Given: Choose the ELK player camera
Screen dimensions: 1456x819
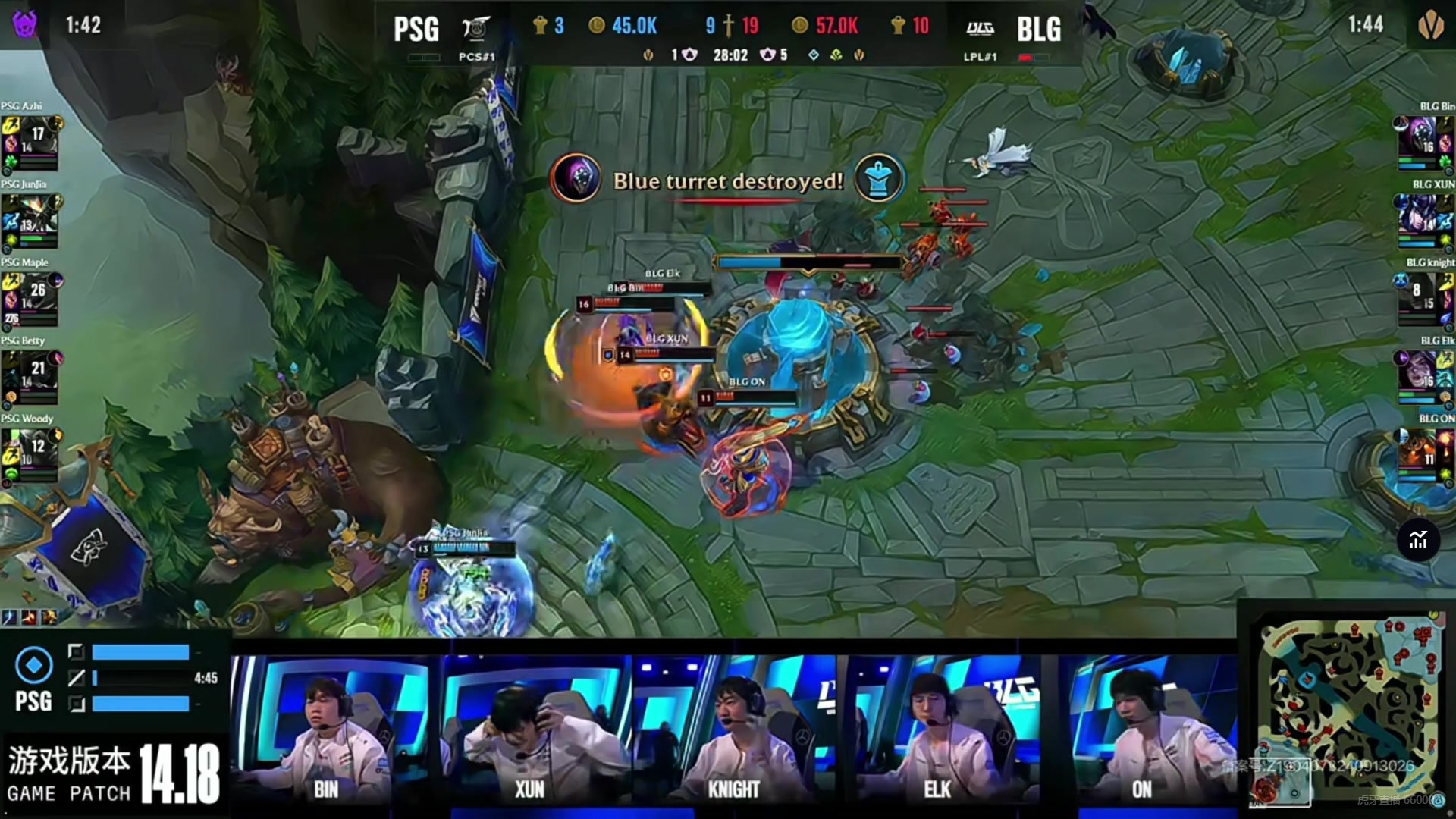Looking at the screenshot, I should click(939, 728).
